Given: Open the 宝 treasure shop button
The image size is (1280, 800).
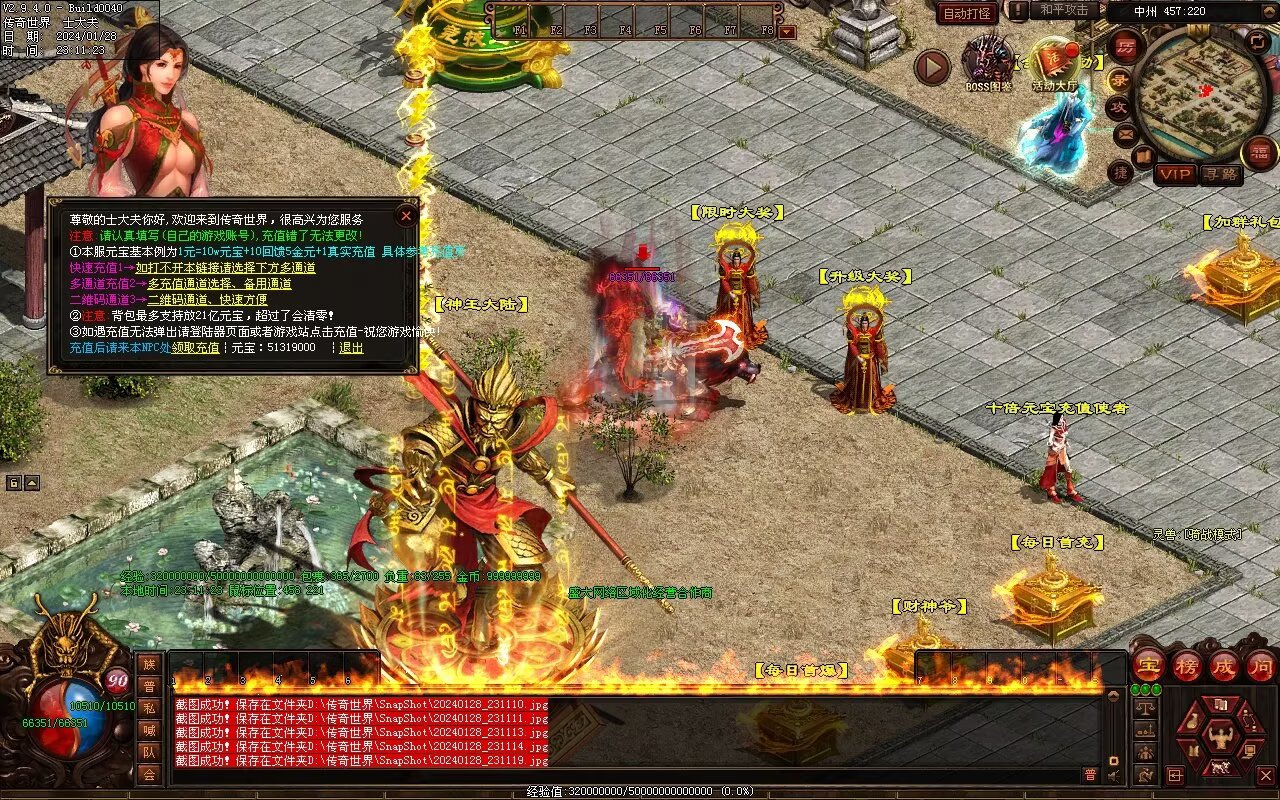Looking at the screenshot, I should coord(1148,665).
